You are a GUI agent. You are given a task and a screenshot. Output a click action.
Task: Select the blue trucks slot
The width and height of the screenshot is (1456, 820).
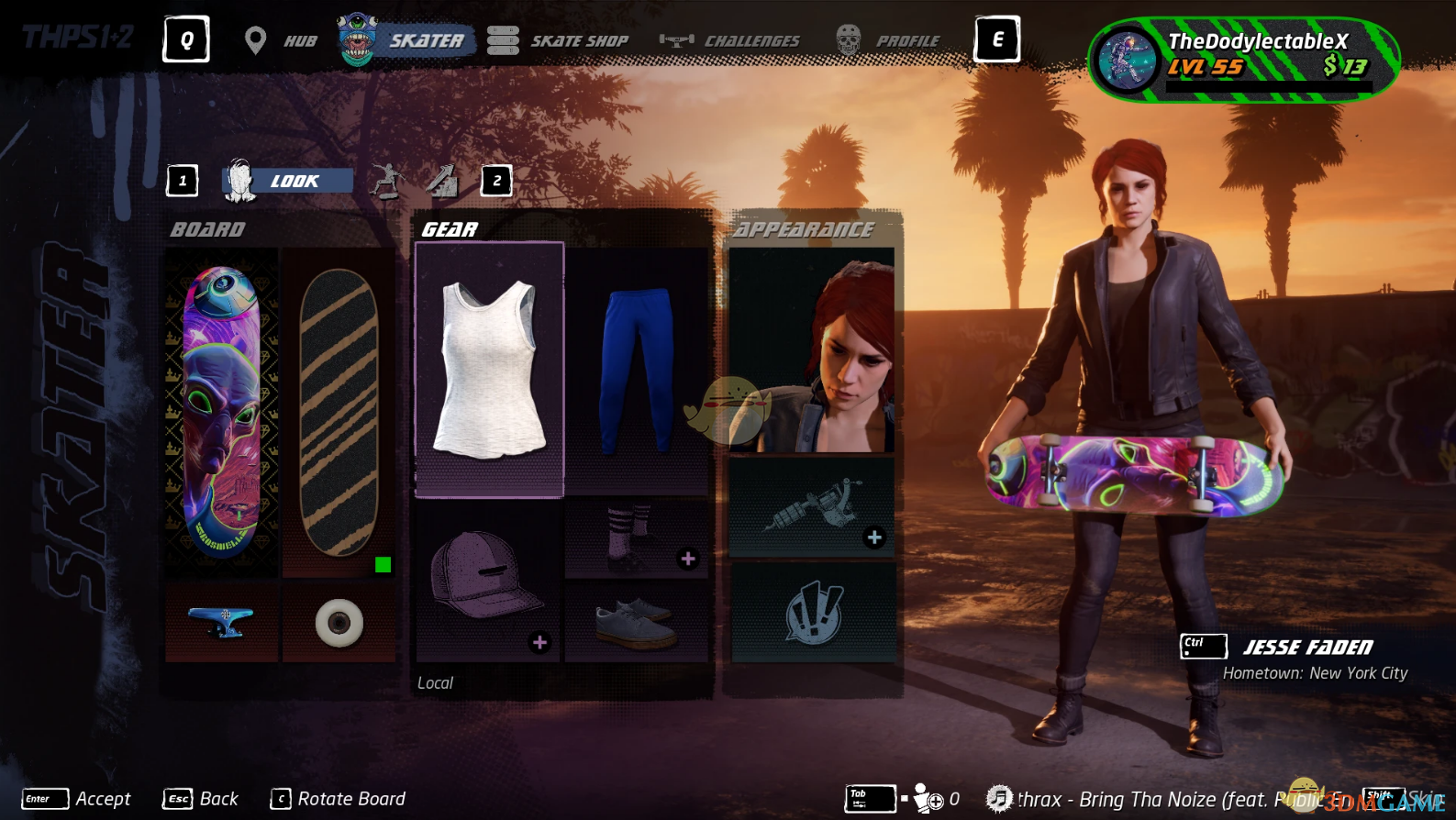pos(221,623)
